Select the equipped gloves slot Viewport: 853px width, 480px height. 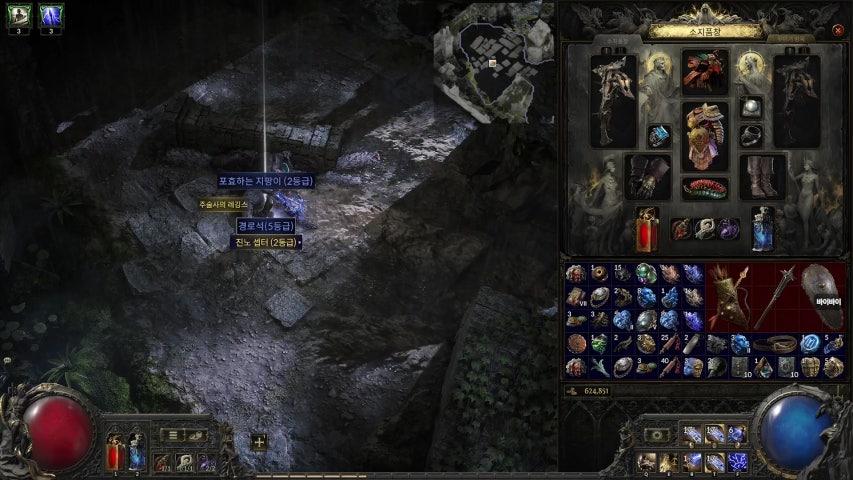pos(648,176)
